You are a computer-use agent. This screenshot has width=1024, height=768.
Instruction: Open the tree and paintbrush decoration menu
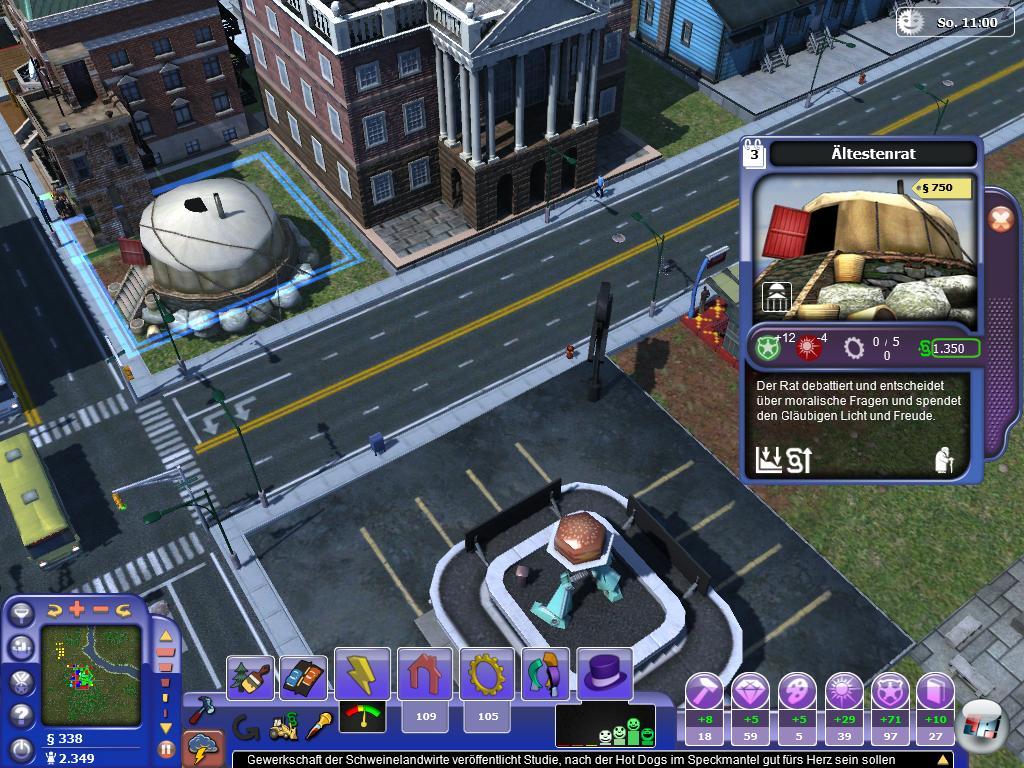250,677
